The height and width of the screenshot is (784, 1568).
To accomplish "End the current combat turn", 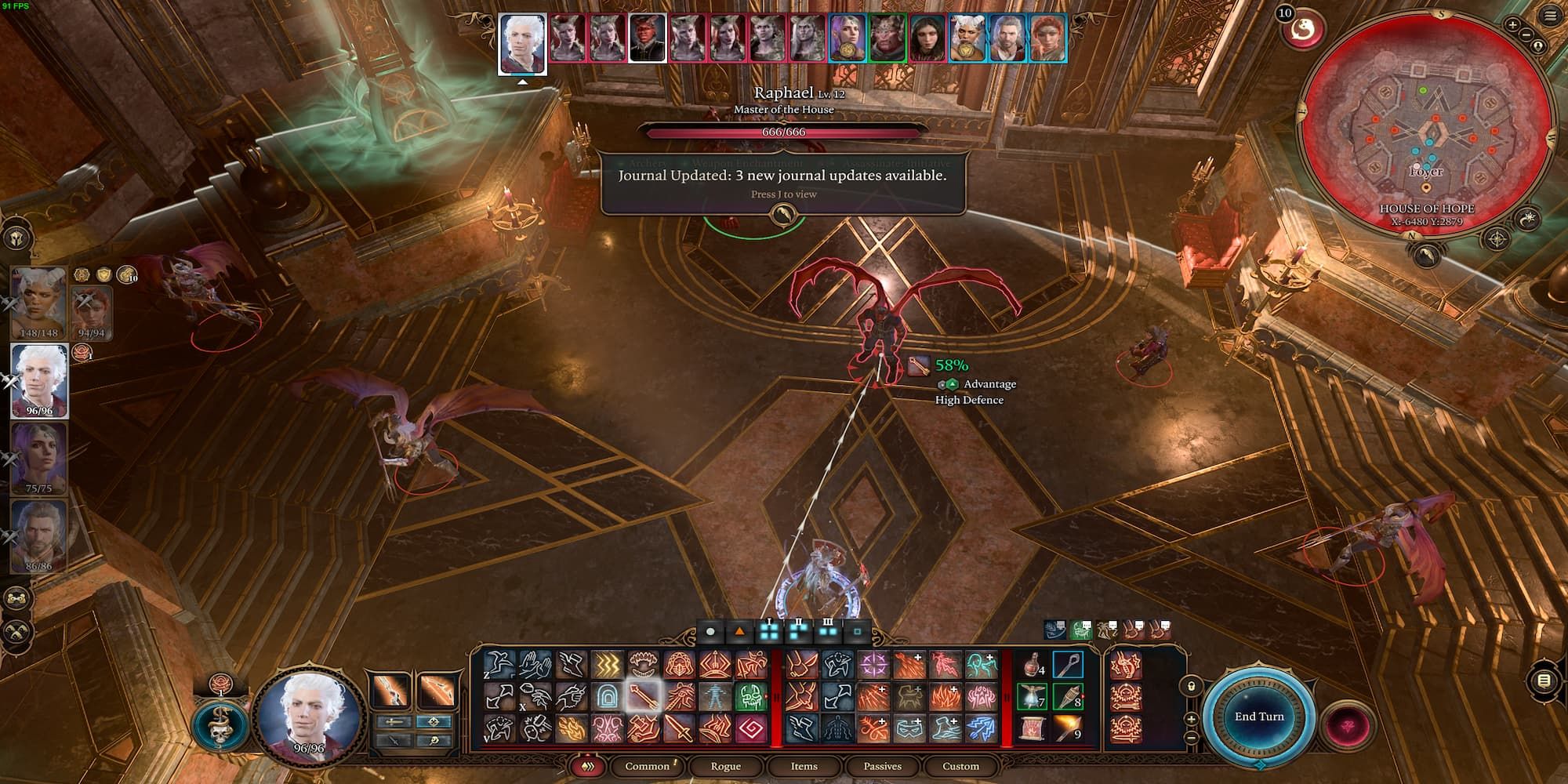I will (x=1259, y=717).
